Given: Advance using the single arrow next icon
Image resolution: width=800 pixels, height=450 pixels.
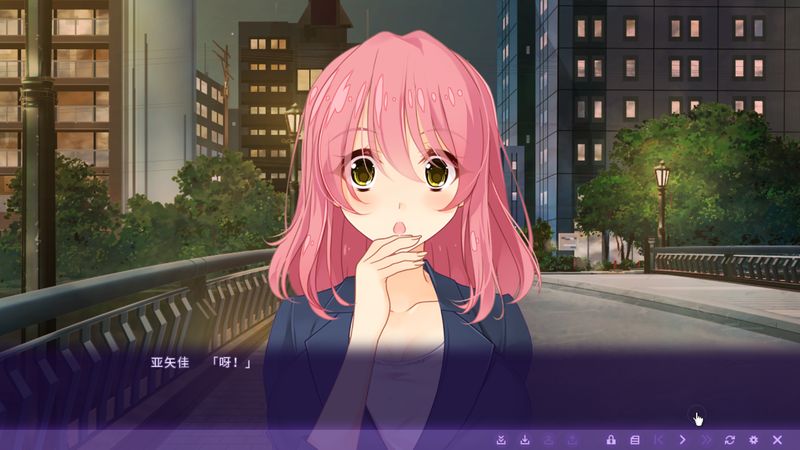Looking at the screenshot, I should [x=683, y=440].
